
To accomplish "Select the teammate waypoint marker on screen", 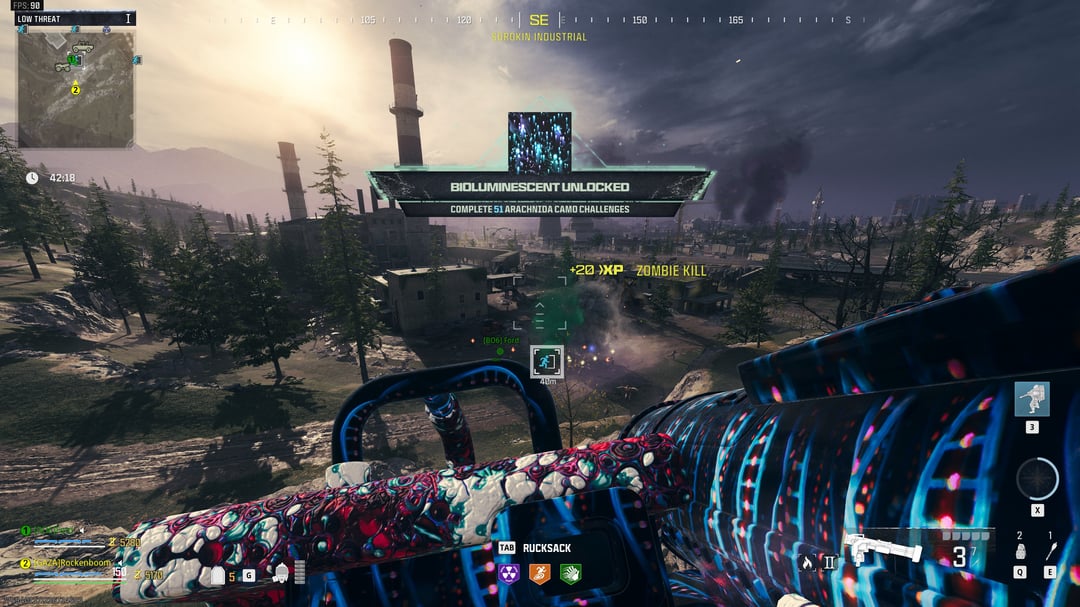I will [x=546, y=360].
